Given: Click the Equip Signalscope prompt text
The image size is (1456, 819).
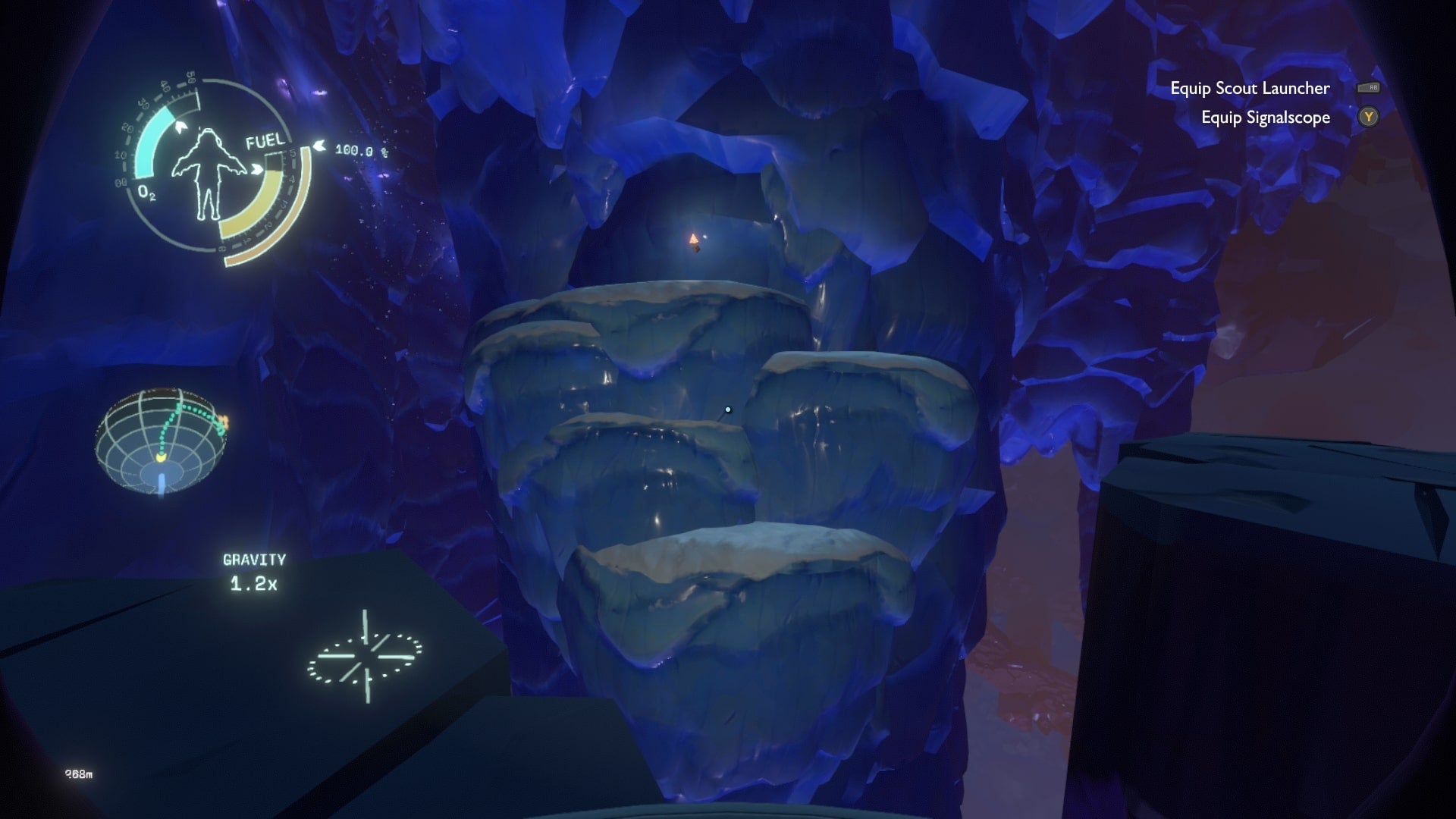Looking at the screenshot, I should tap(1265, 118).
